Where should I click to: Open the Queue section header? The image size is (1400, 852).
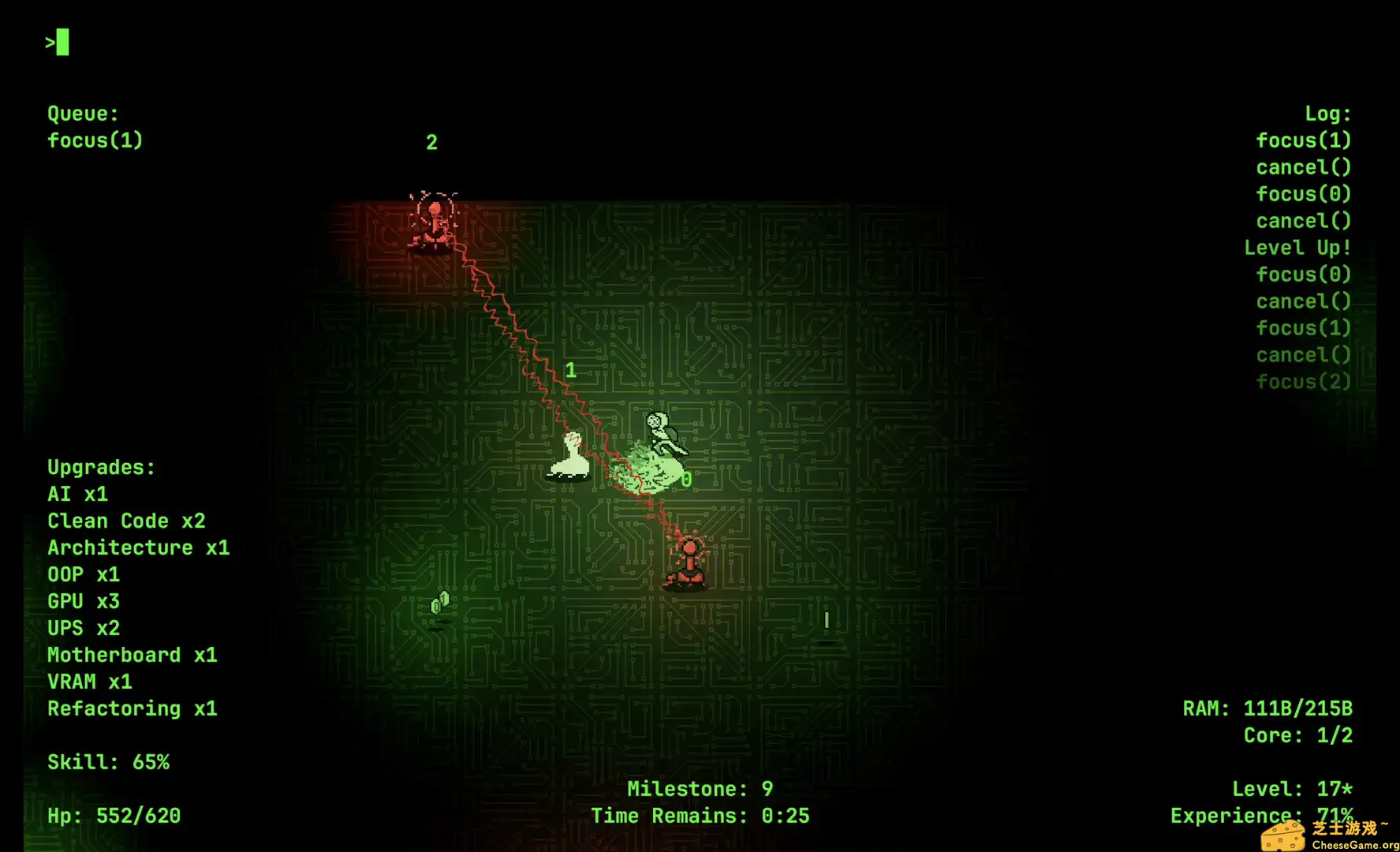tap(82, 113)
